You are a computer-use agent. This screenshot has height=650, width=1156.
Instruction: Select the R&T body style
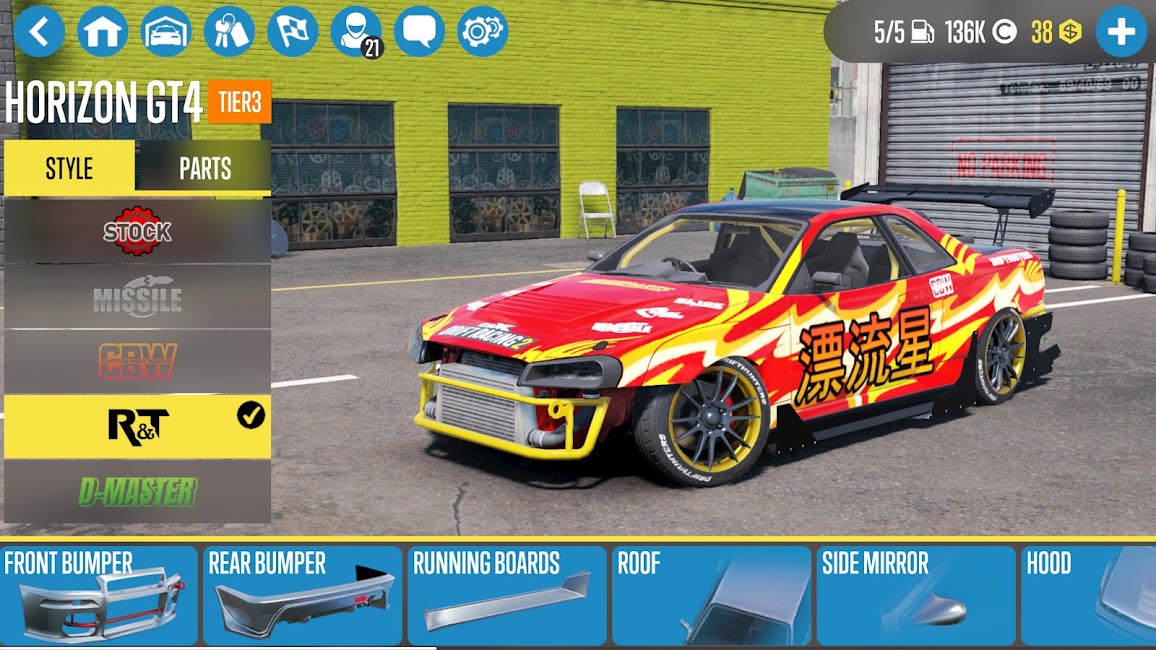[137, 426]
